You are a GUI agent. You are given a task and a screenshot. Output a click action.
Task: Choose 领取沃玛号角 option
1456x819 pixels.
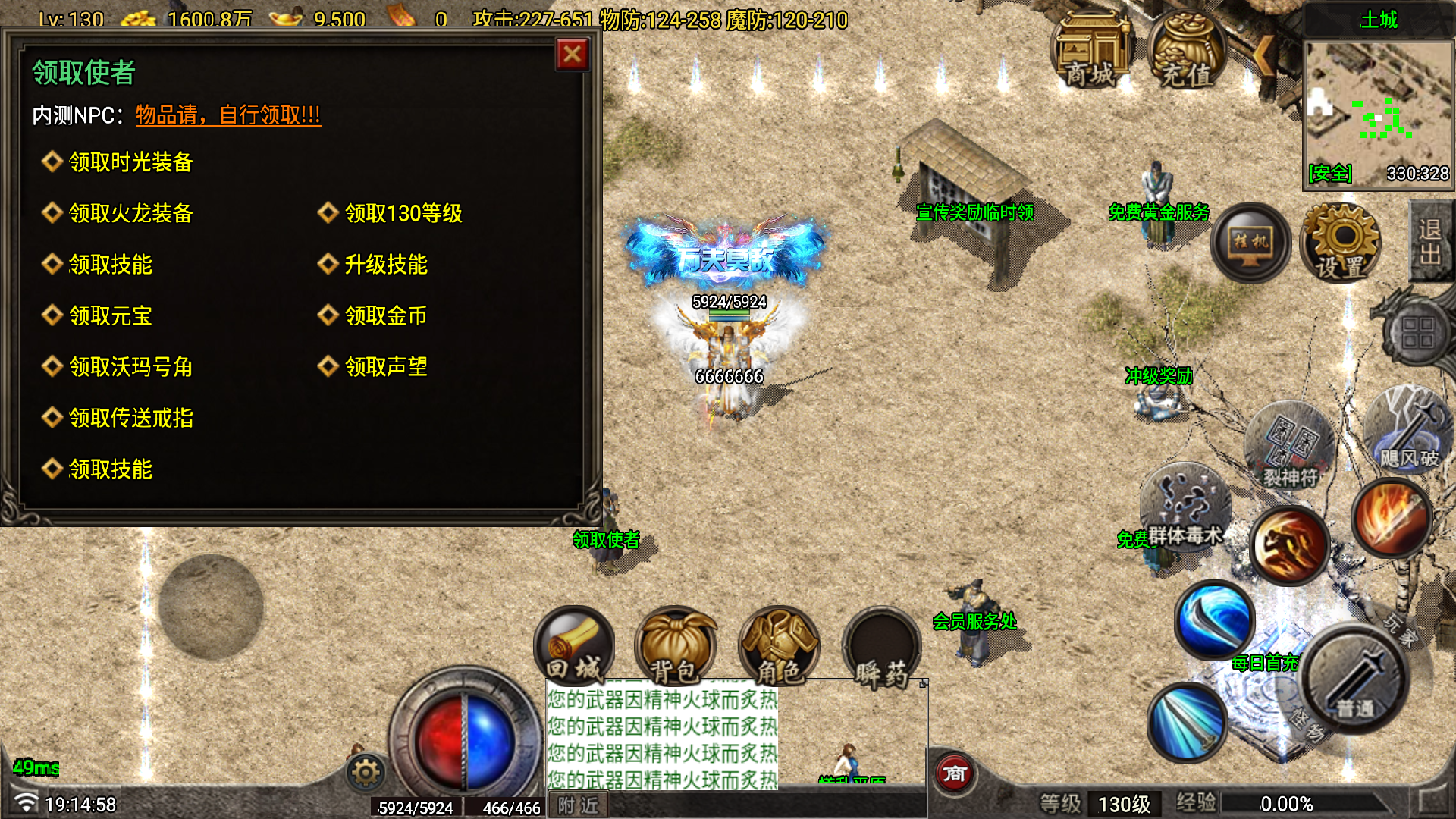point(130,367)
